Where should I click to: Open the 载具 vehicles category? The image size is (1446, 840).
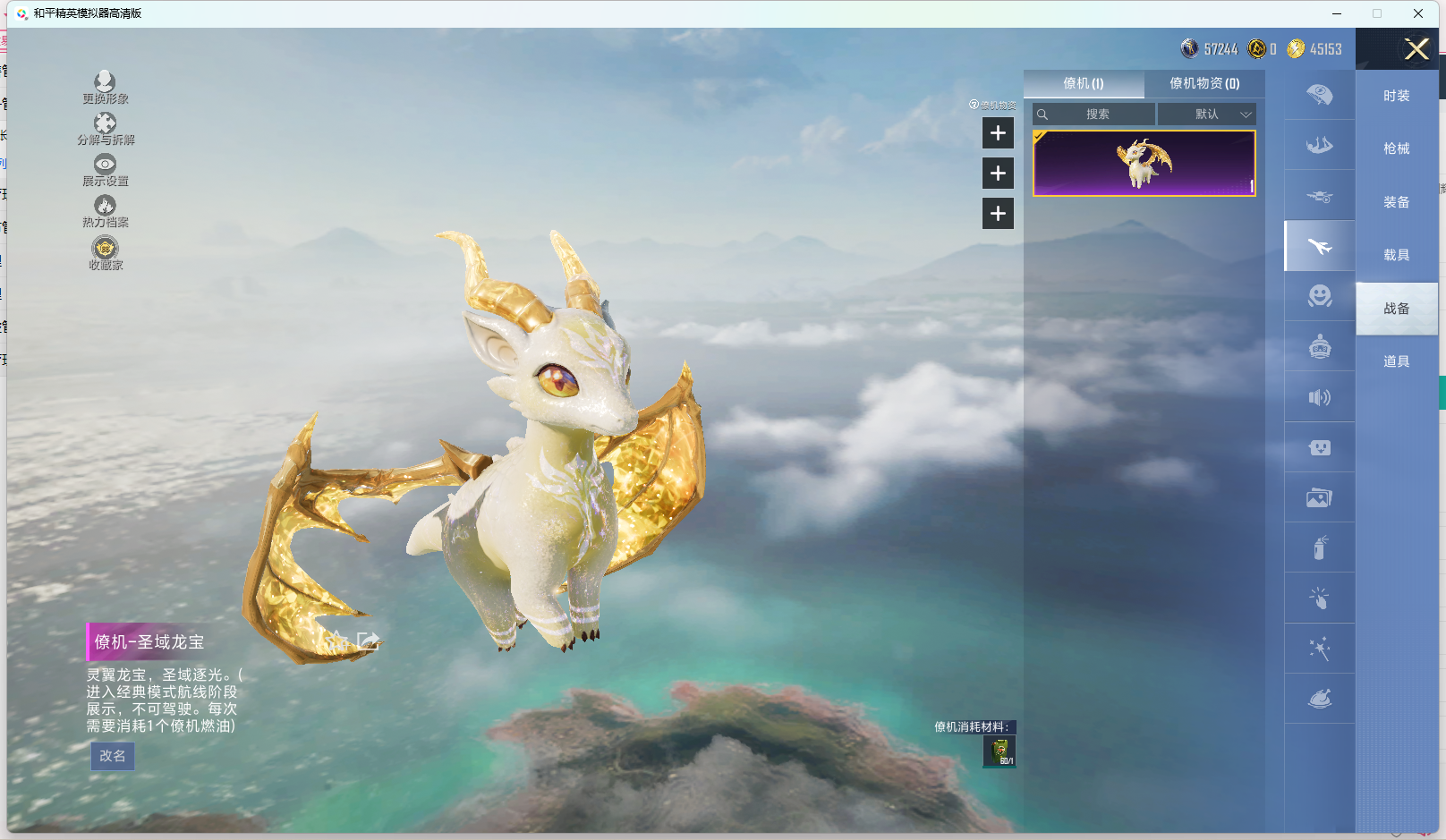1396,255
